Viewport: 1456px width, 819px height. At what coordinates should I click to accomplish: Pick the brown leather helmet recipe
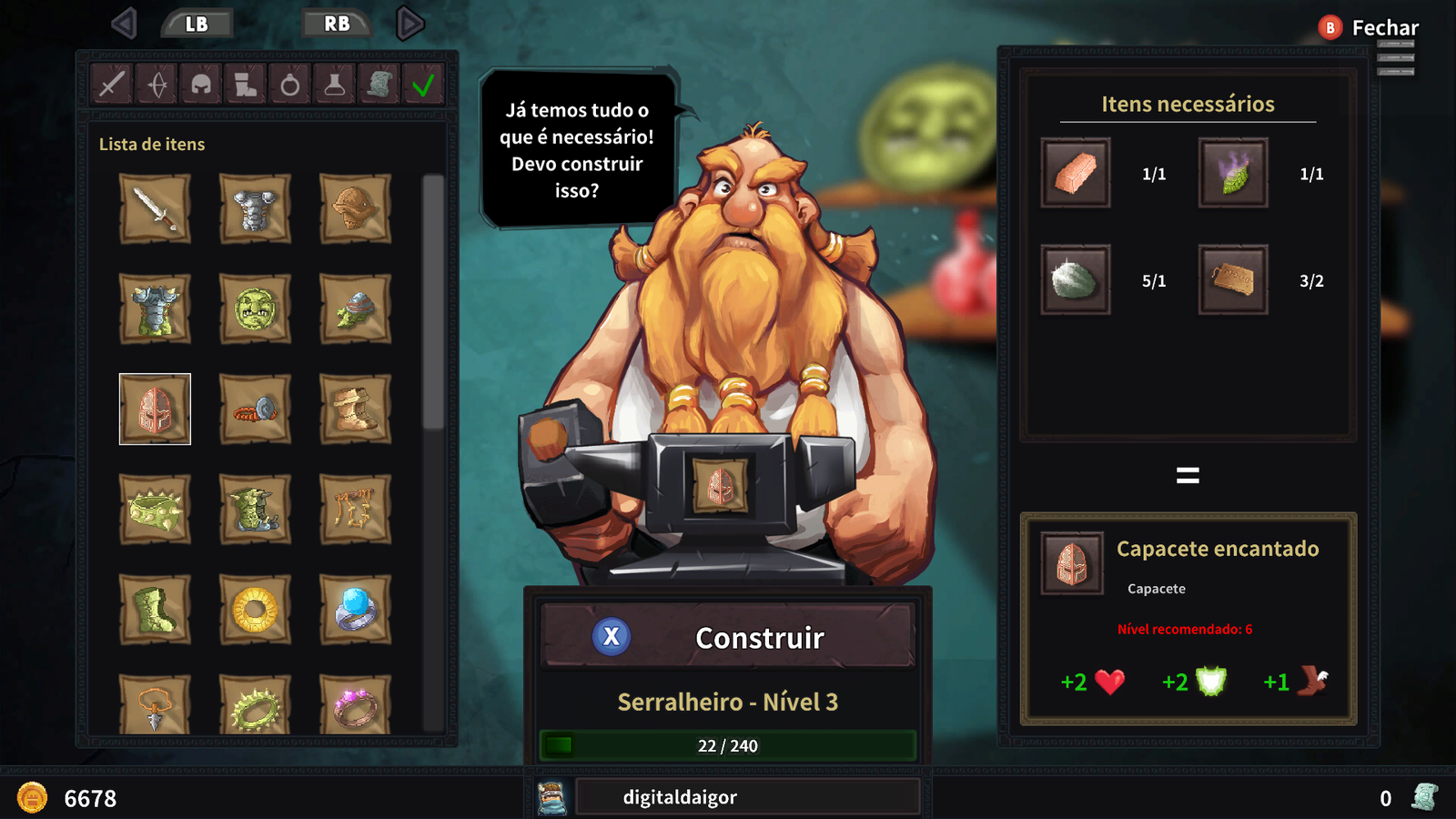point(355,209)
